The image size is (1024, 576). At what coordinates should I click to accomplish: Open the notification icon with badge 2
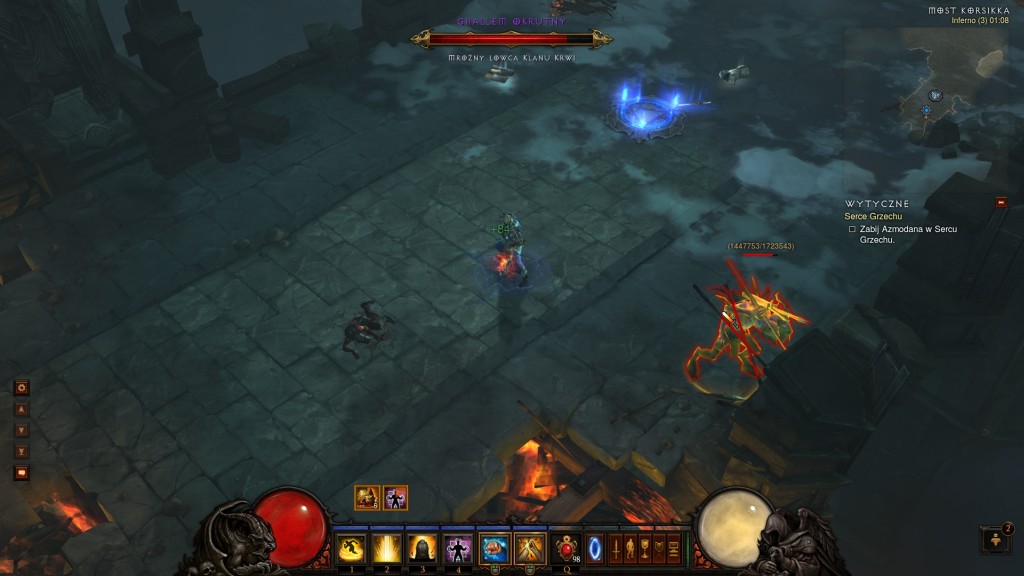pos(996,540)
